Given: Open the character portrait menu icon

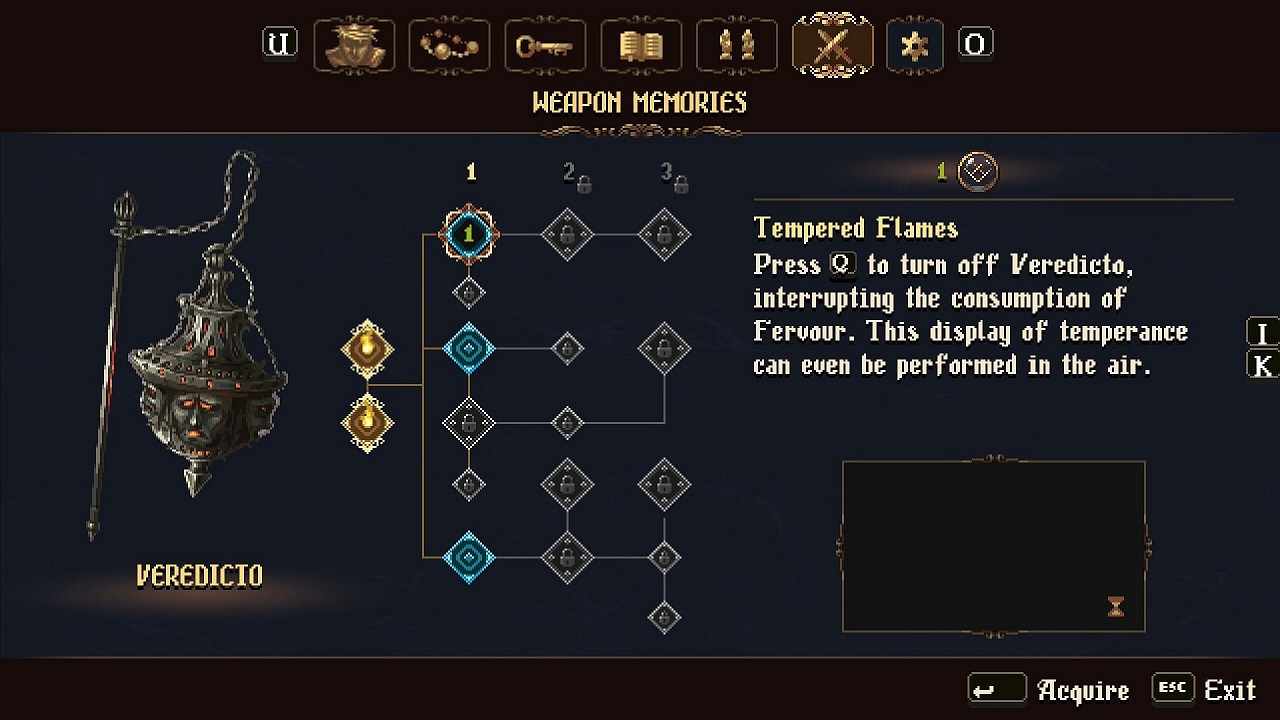Looking at the screenshot, I should (354, 45).
